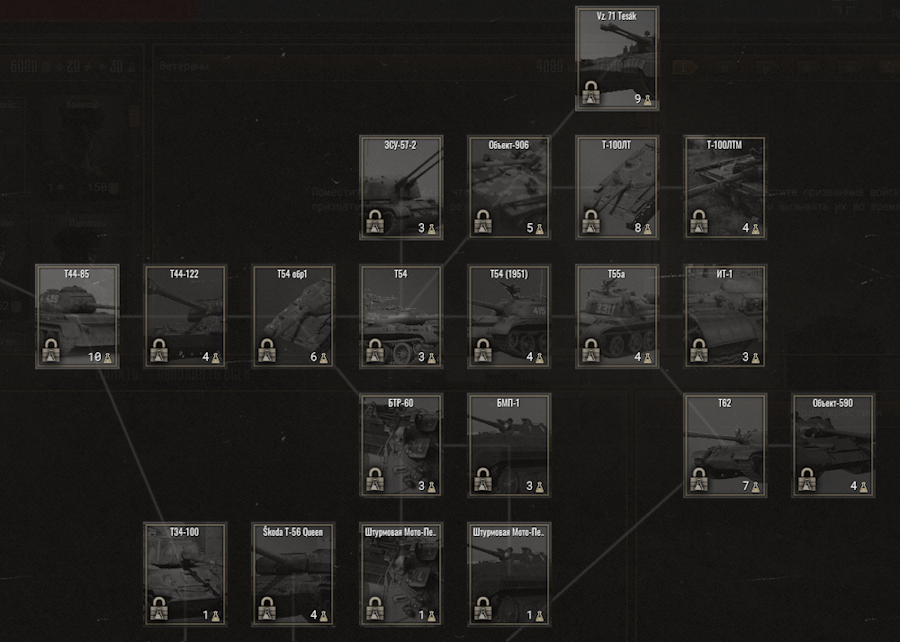Choose the Объект-906 tank card
900x642 pixels.
[x=509, y=187]
